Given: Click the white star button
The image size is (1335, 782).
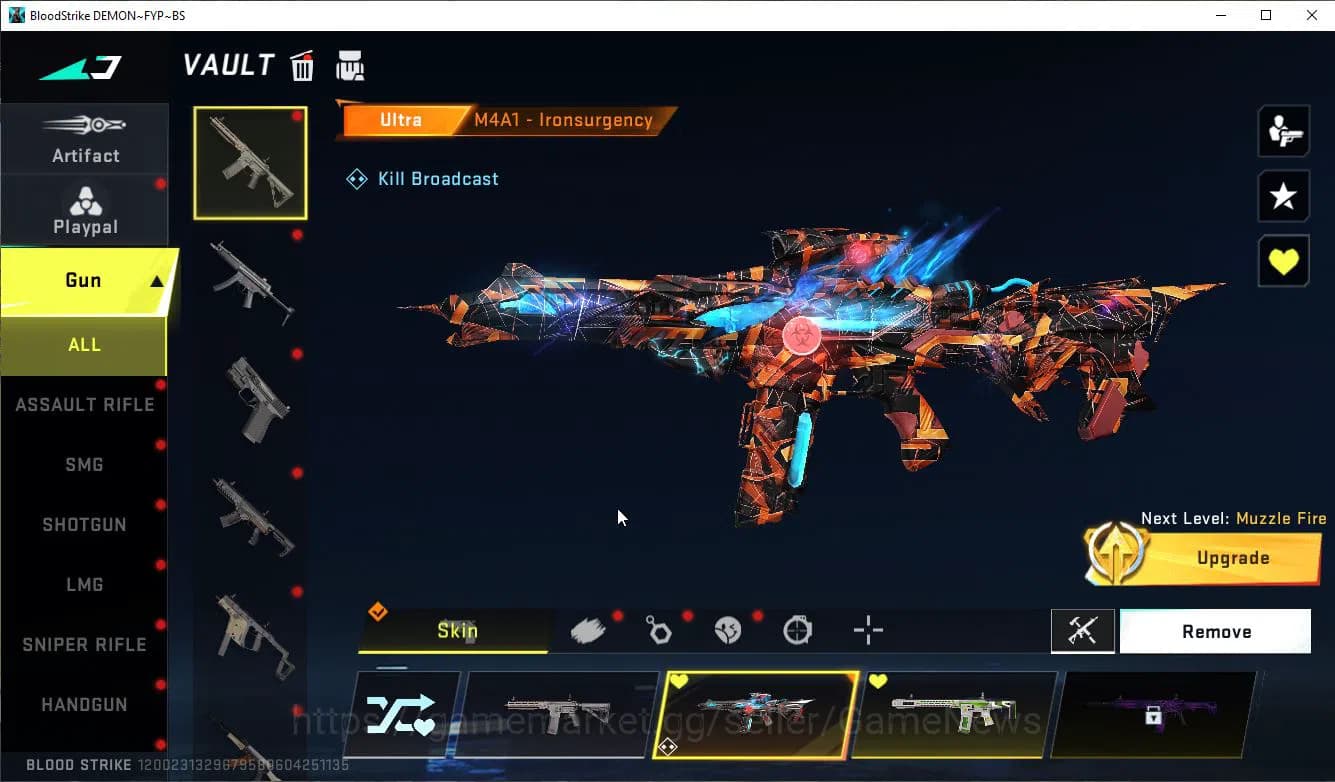Looking at the screenshot, I should [x=1283, y=196].
